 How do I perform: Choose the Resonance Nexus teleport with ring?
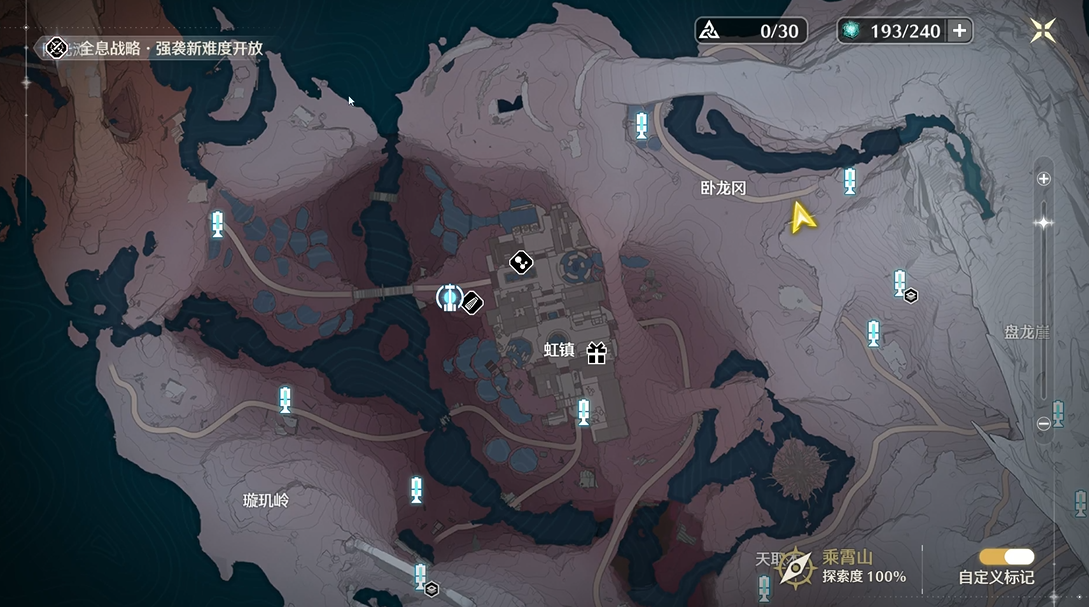tap(449, 296)
